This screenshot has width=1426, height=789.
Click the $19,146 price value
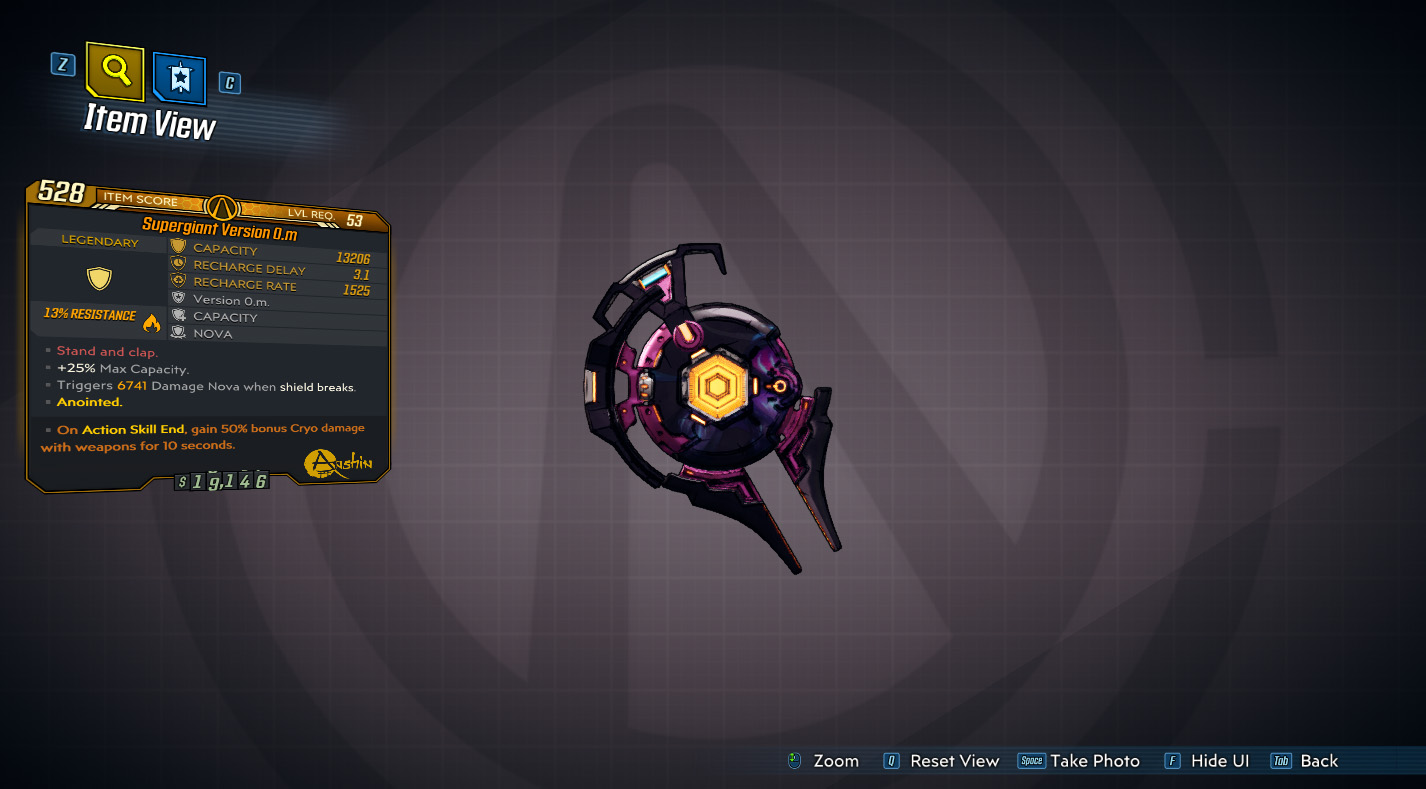[x=221, y=480]
